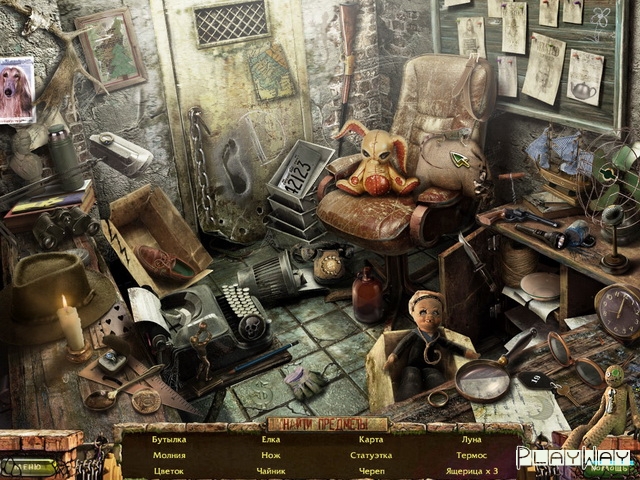
Task: Select Луна in the find list
Action: click(471, 439)
